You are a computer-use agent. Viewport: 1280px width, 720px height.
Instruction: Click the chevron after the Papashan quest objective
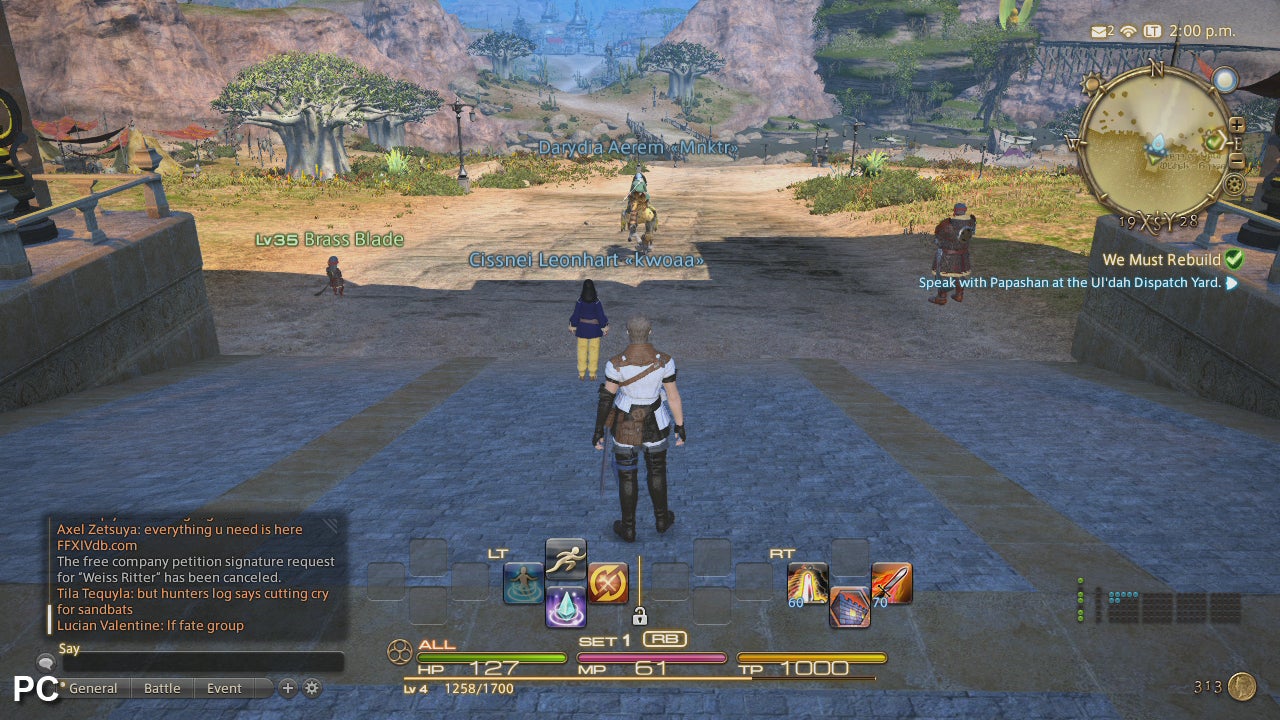tap(1232, 282)
